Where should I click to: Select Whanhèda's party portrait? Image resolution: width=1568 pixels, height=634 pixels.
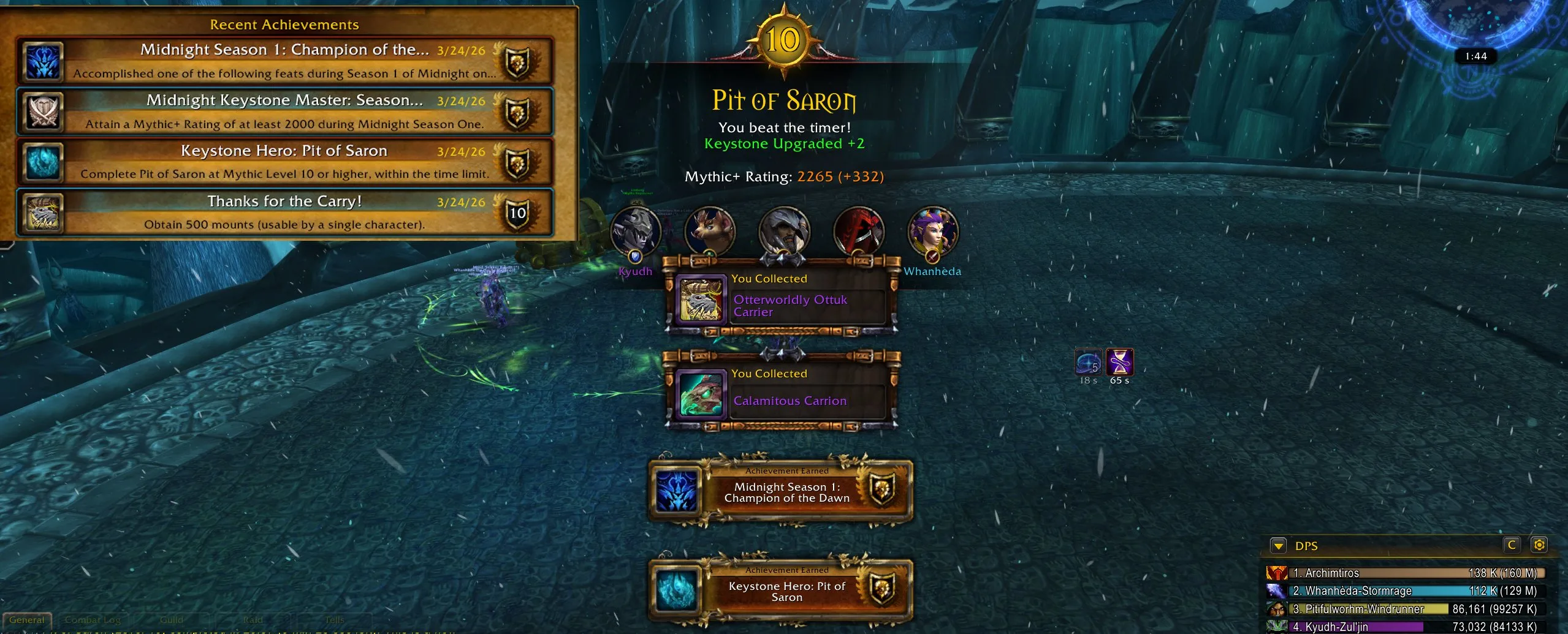pos(932,232)
